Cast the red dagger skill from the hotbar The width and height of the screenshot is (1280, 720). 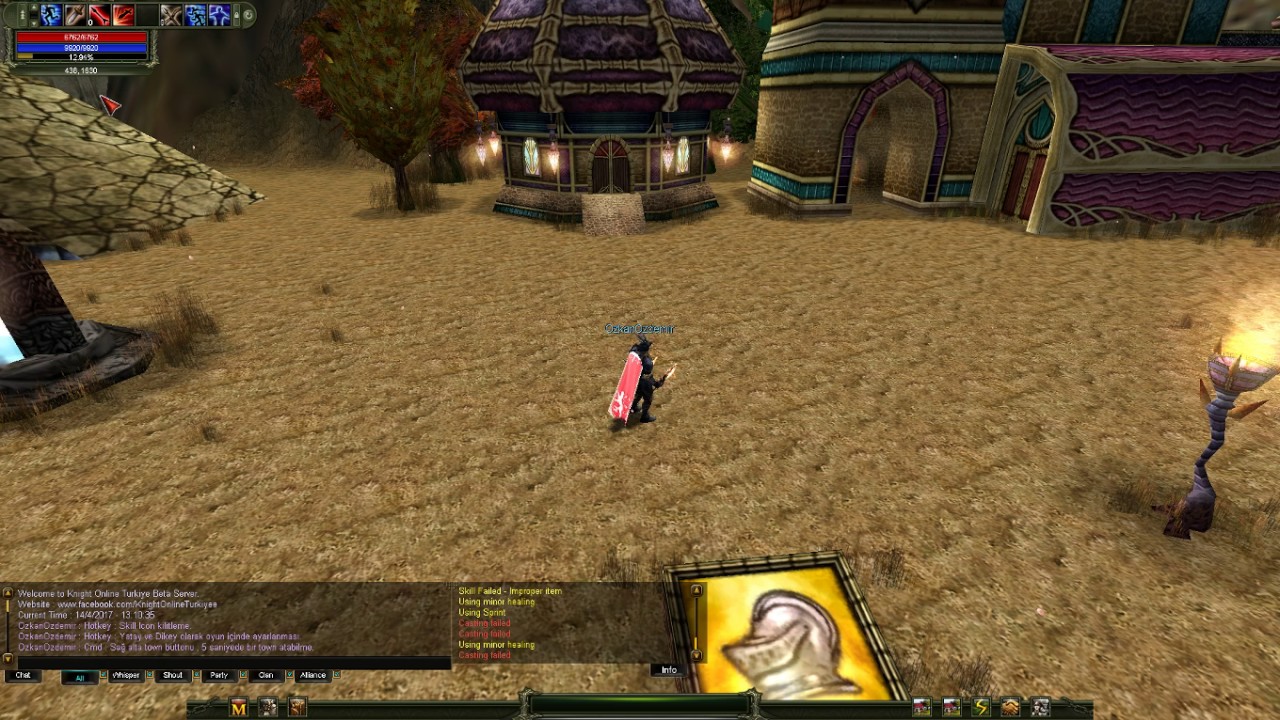pos(98,14)
